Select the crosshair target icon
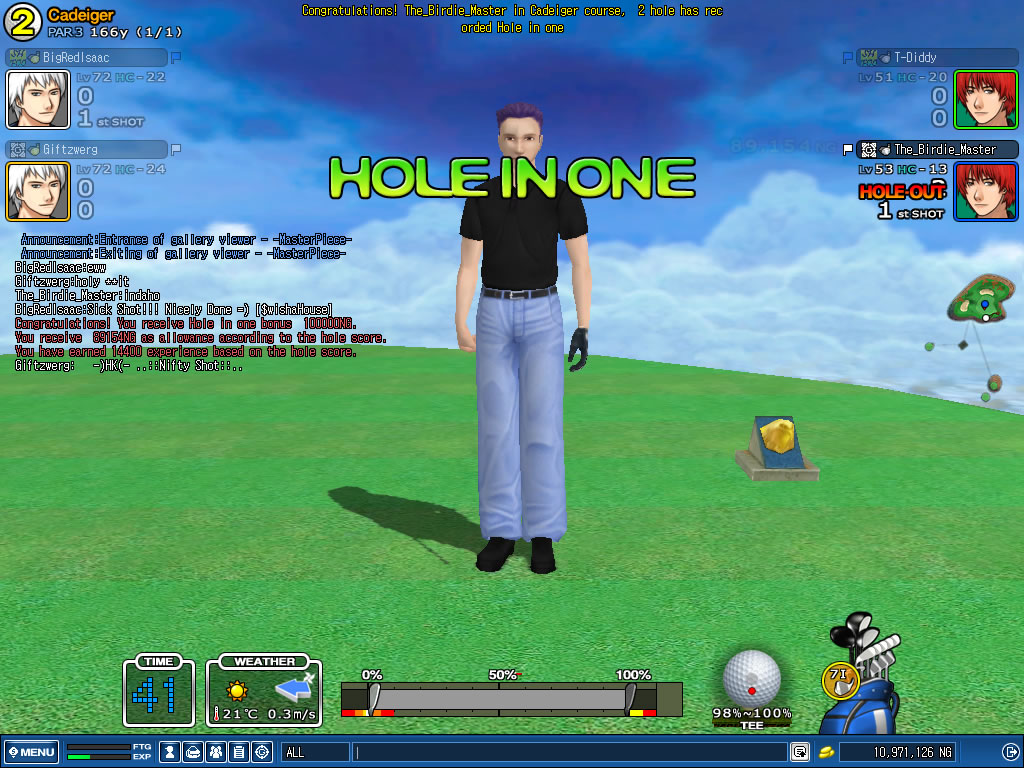The height and width of the screenshot is (768, 1024). 262,752
